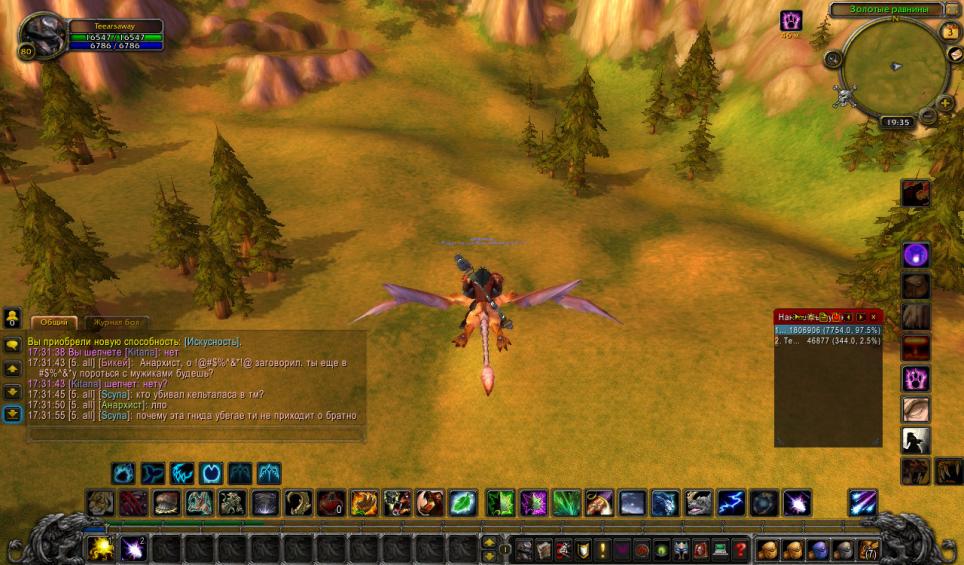Open the backpack bag slot
The image size is (964, 565).
[x=867, y=548]
